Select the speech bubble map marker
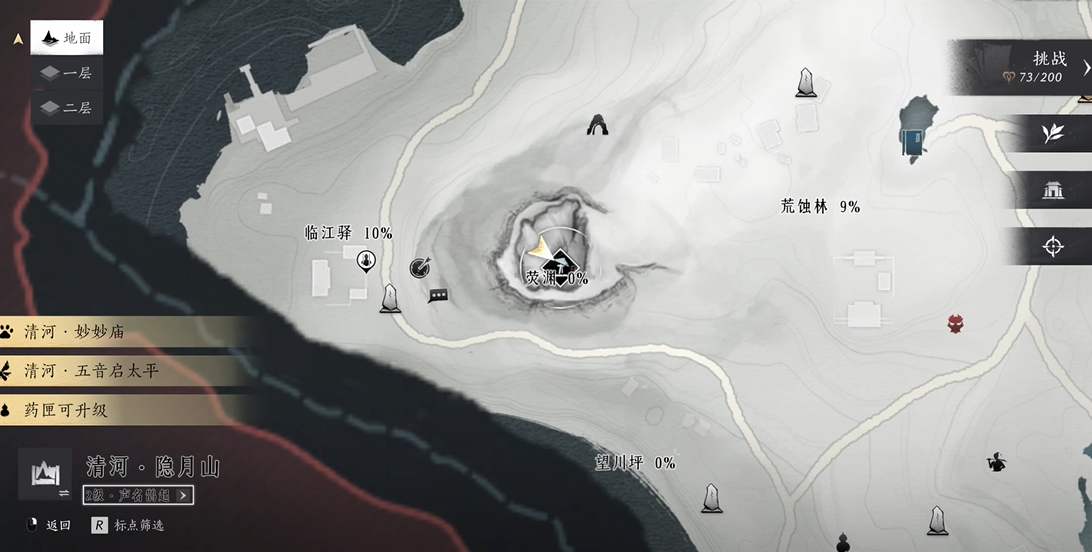 tap(437, 295)
